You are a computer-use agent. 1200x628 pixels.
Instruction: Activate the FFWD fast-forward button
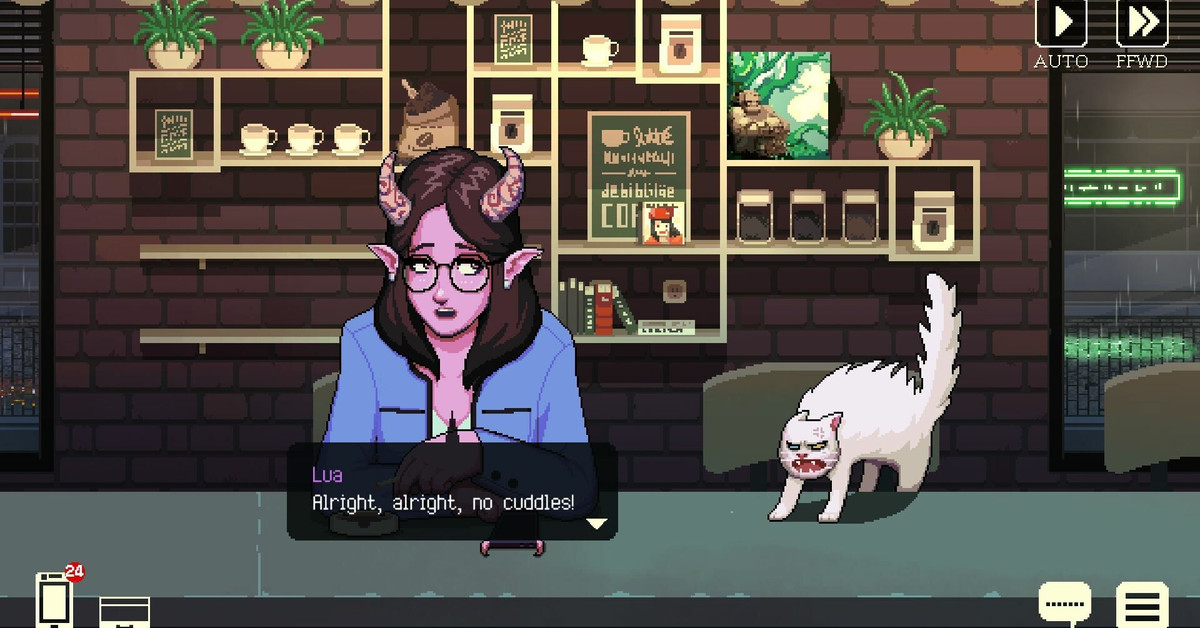pyautogui.click(x=1141, y=22)
